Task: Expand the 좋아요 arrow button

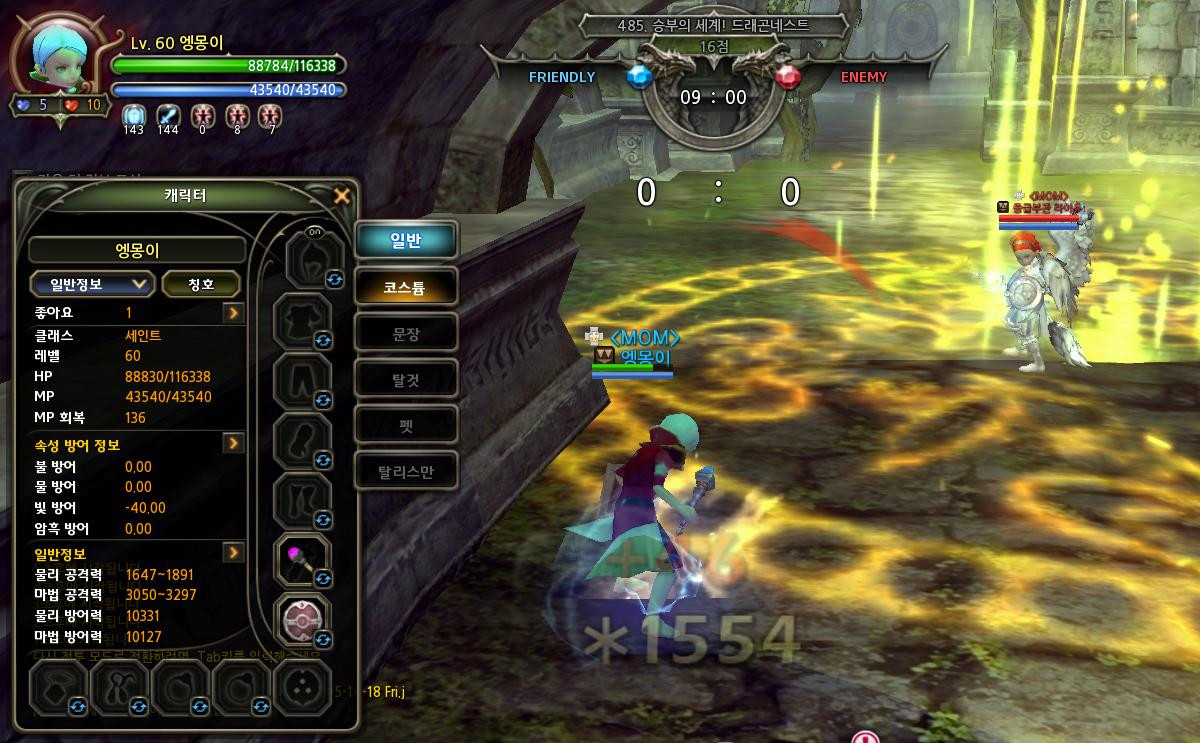Action: coord(233,313)
